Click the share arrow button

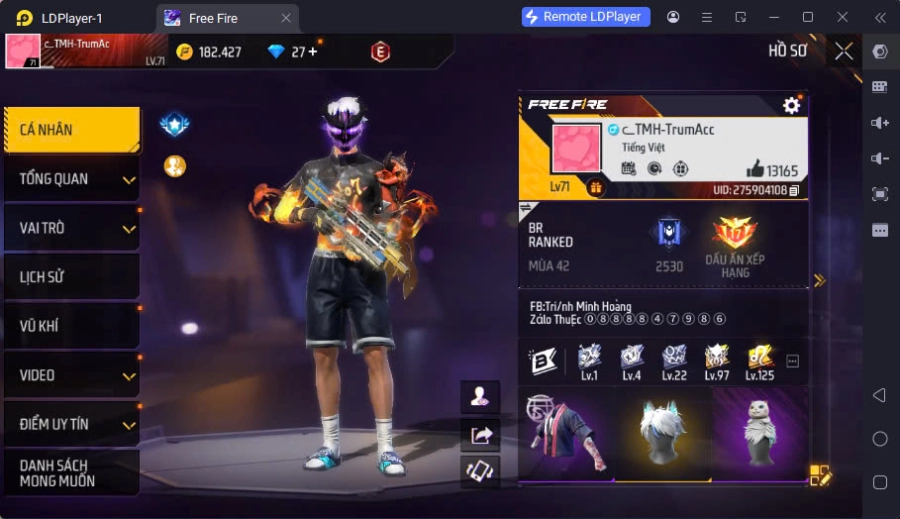coord(480,434)
